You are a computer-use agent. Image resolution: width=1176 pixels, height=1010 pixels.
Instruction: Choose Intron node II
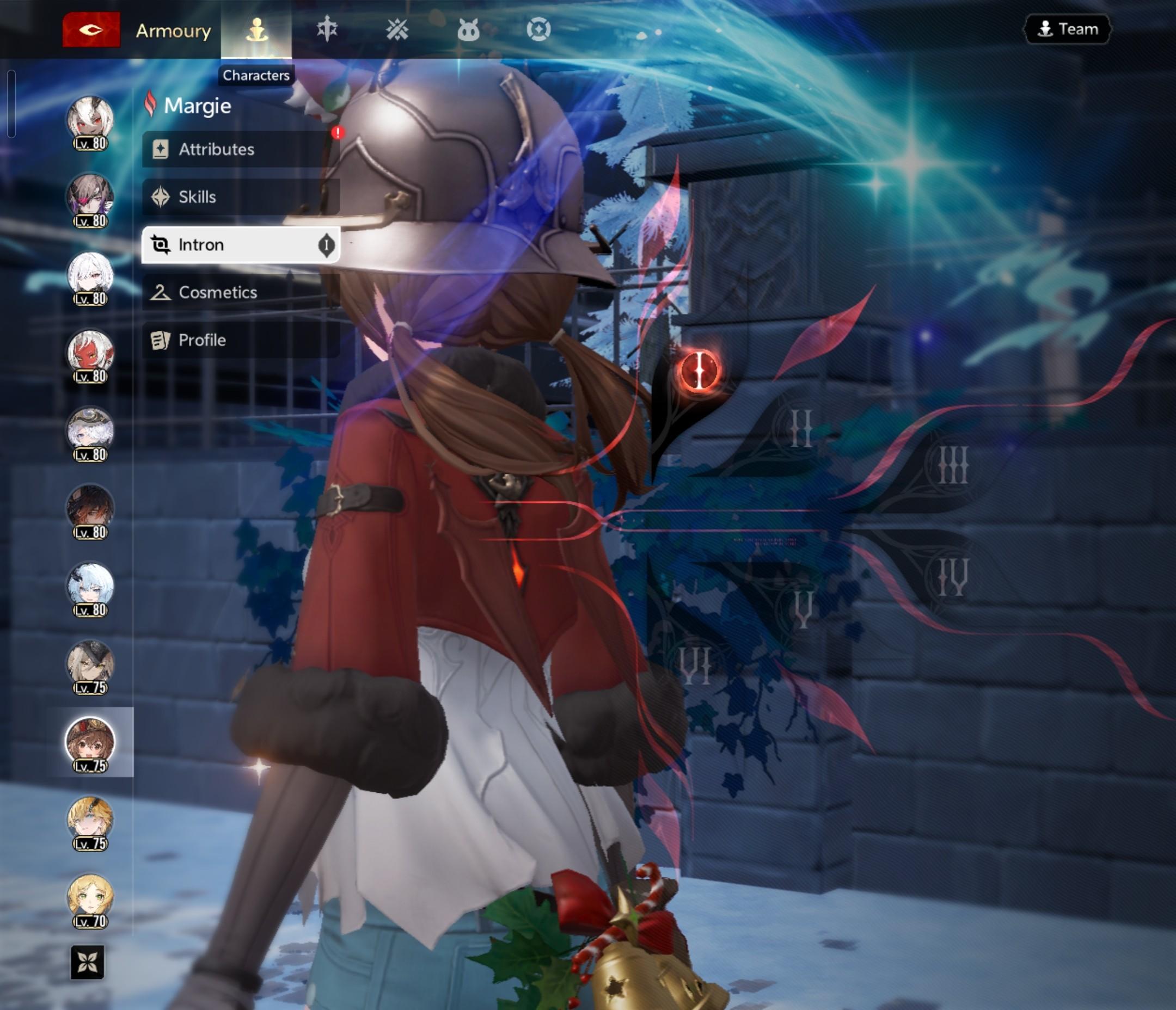pyautogui.click(x=801, y=428)
